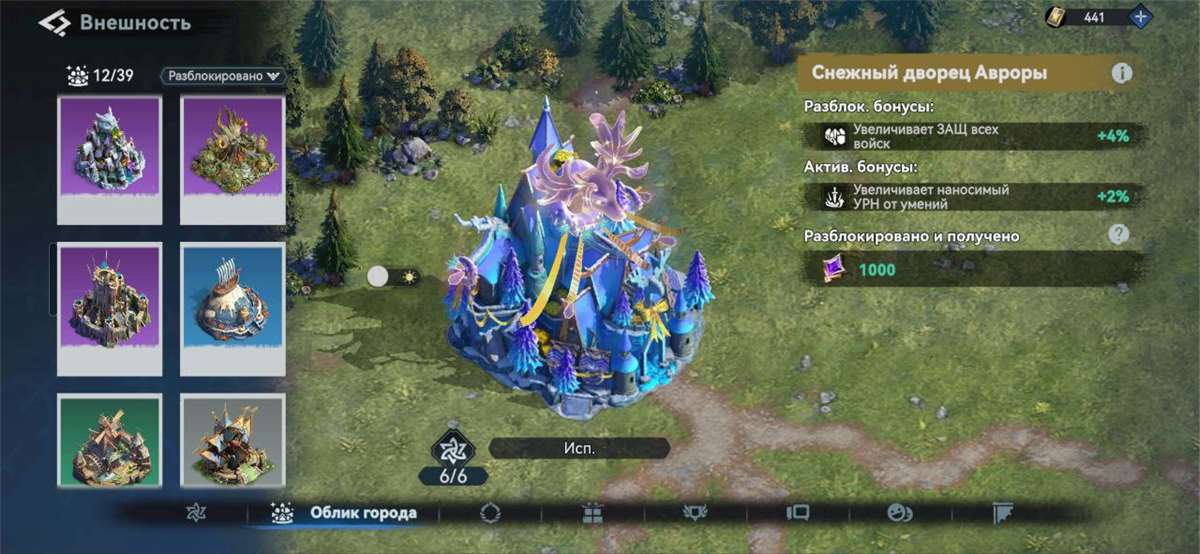Viewport: 1200px width, 554px height.
Task: Toggle the day/night sun switch
Action: coord(391,277)
